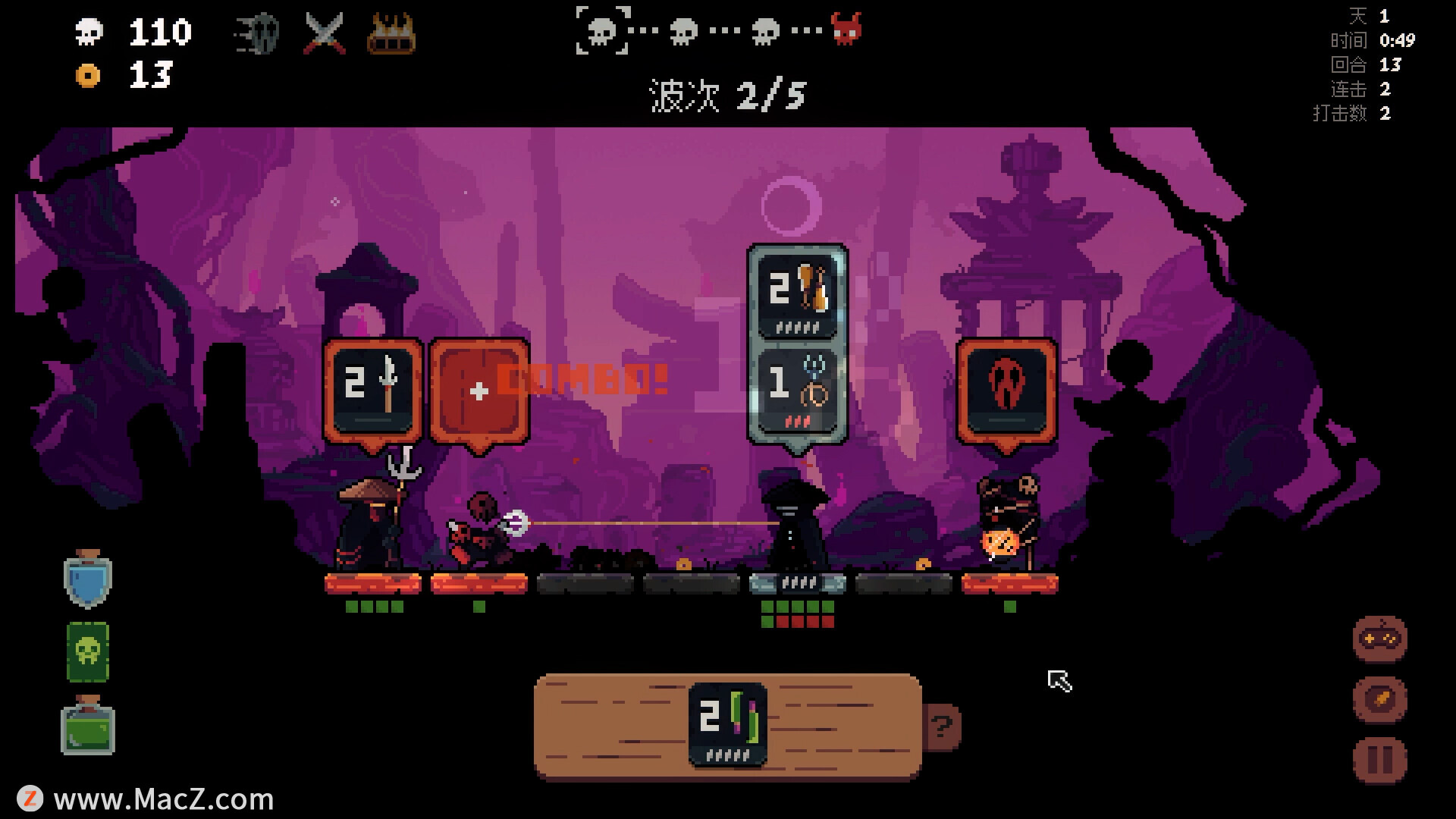The width and height of the screenshot is (1456, 819).
Task: Select the red demon boss wave marker
Action: click(846, 30)
